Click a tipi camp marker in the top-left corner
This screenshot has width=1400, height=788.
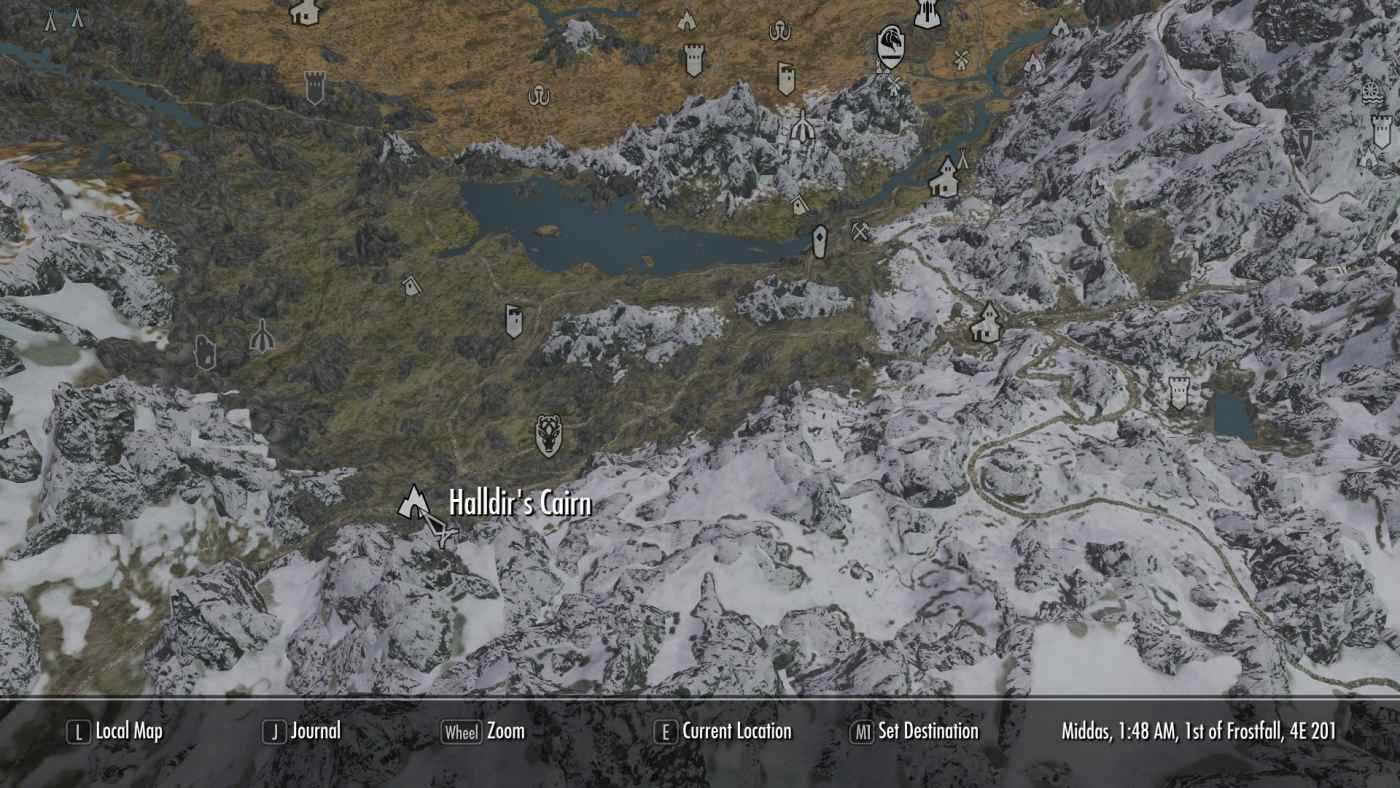tap(52, 18)
